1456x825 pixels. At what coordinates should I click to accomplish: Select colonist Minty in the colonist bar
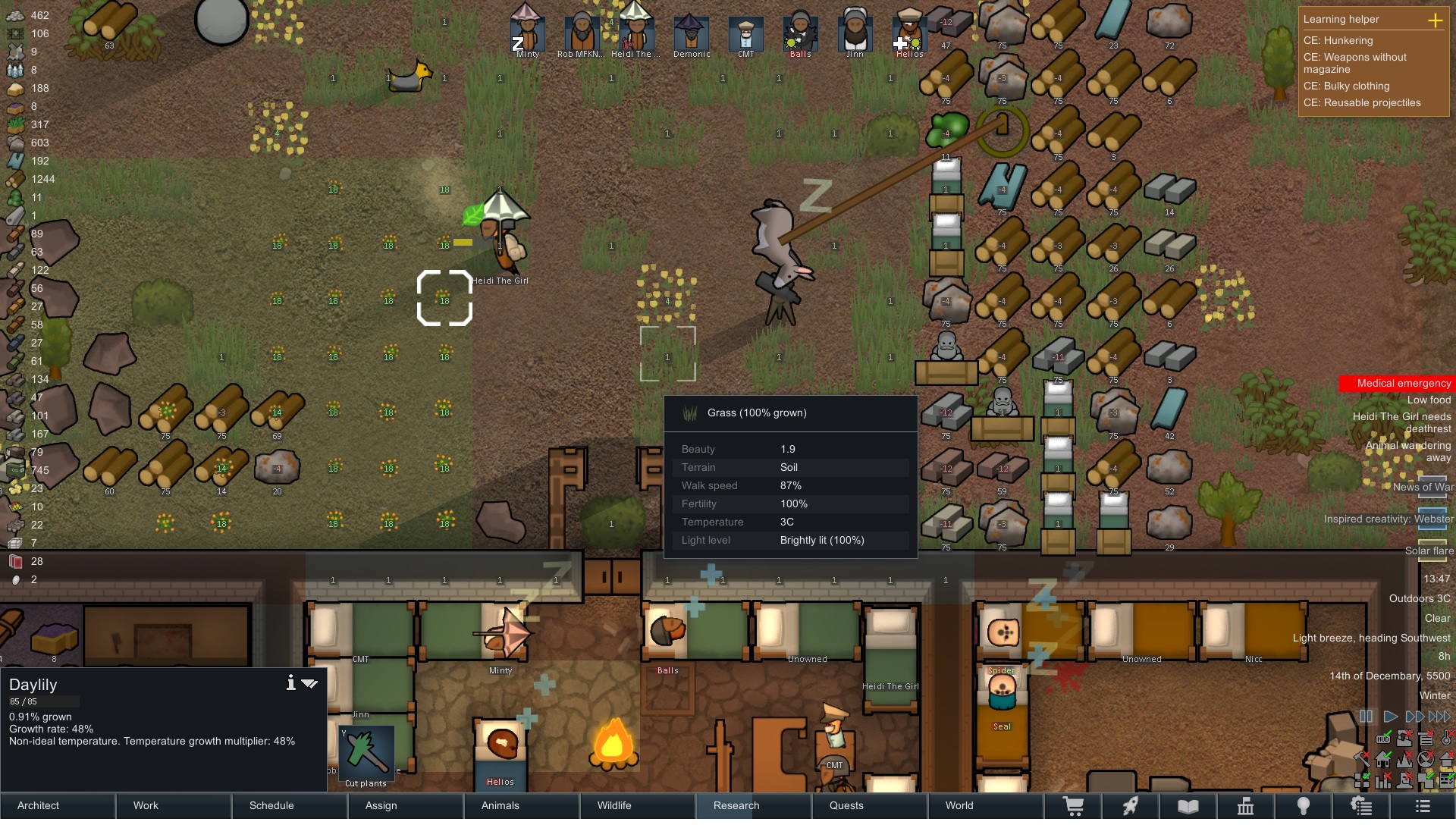tap(527, 34)
